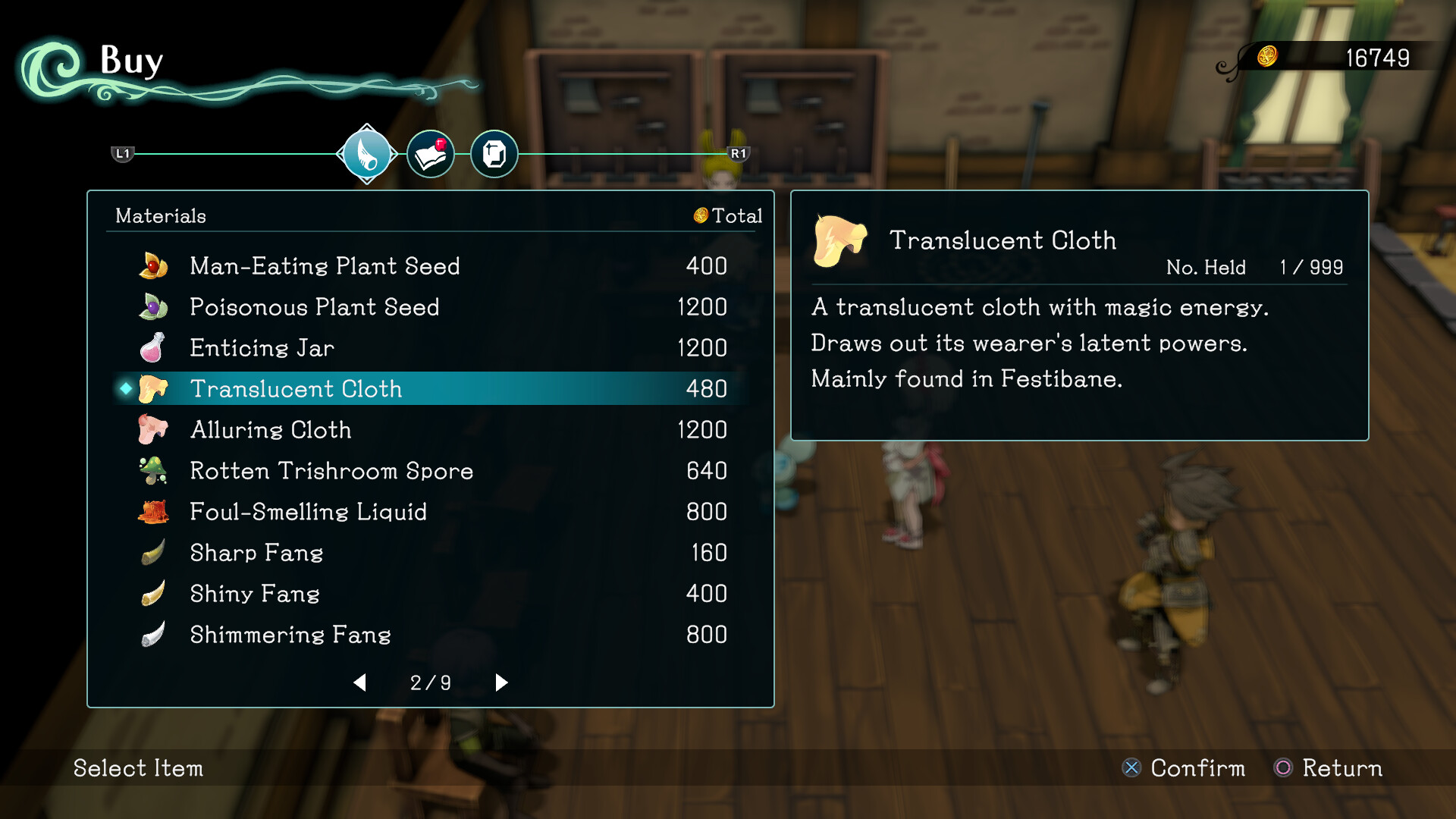Confirm the purchase with the X button
This screenshot has height=819, width=1456.
1132,768
